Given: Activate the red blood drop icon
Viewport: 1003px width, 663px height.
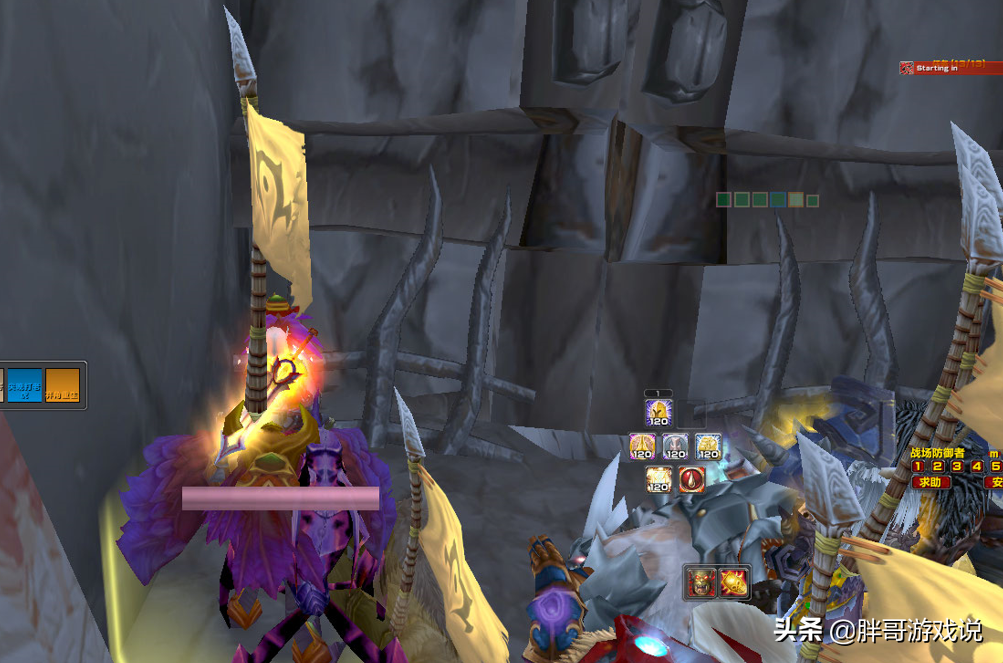Looking at the screenshot, I should [691, 480].
